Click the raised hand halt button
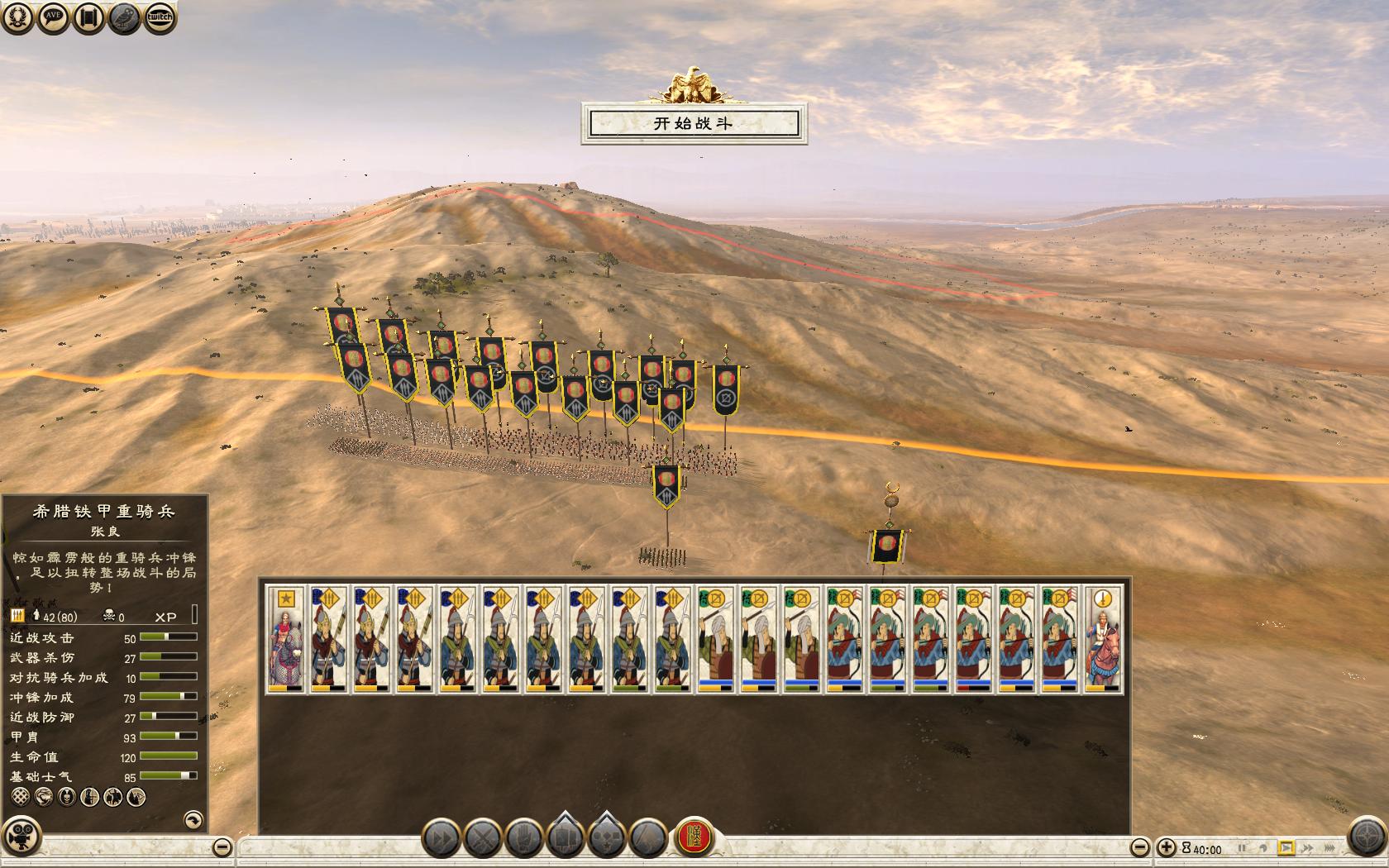 coord(524,839)
